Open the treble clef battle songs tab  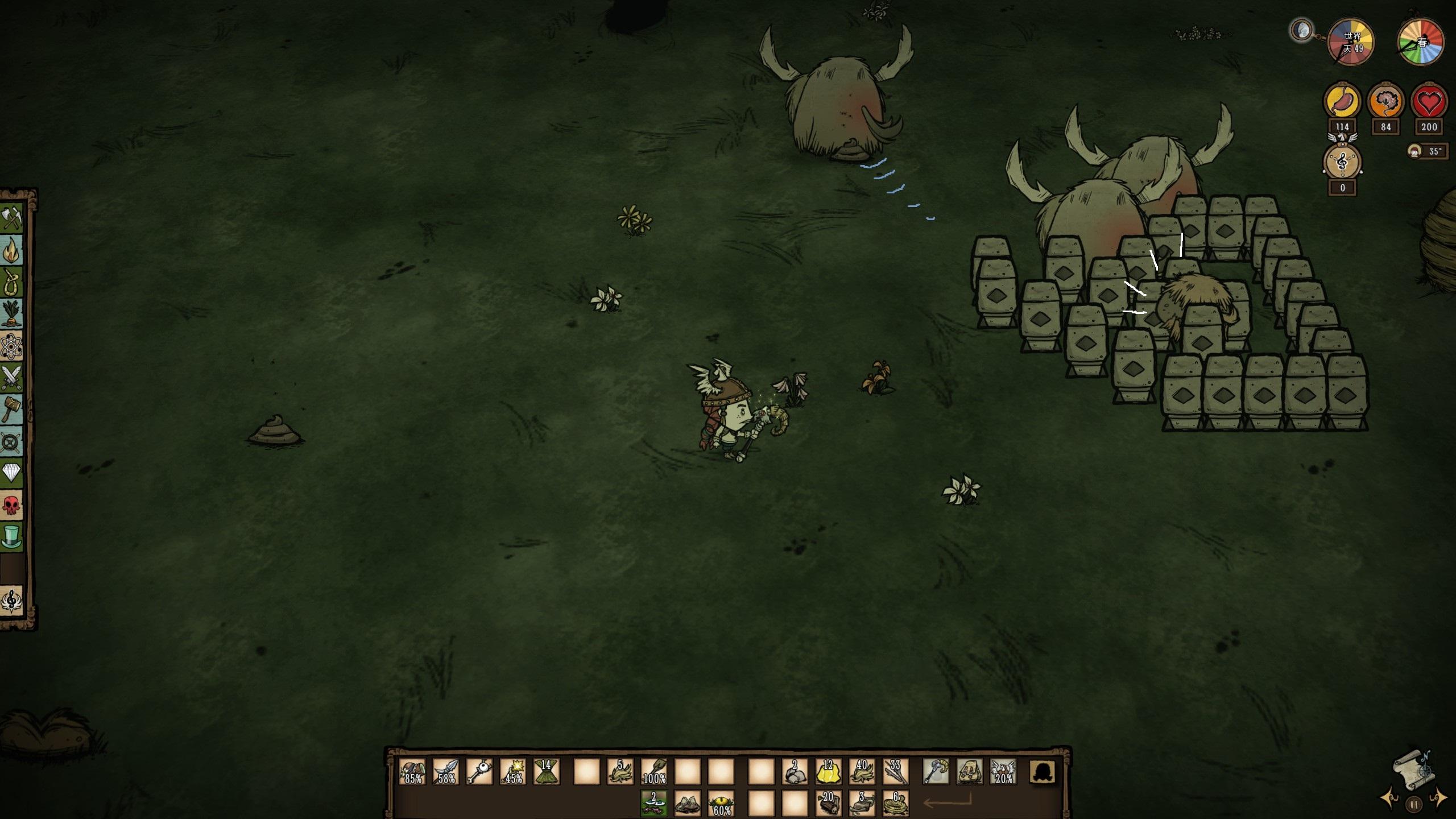tap(11, 601)
